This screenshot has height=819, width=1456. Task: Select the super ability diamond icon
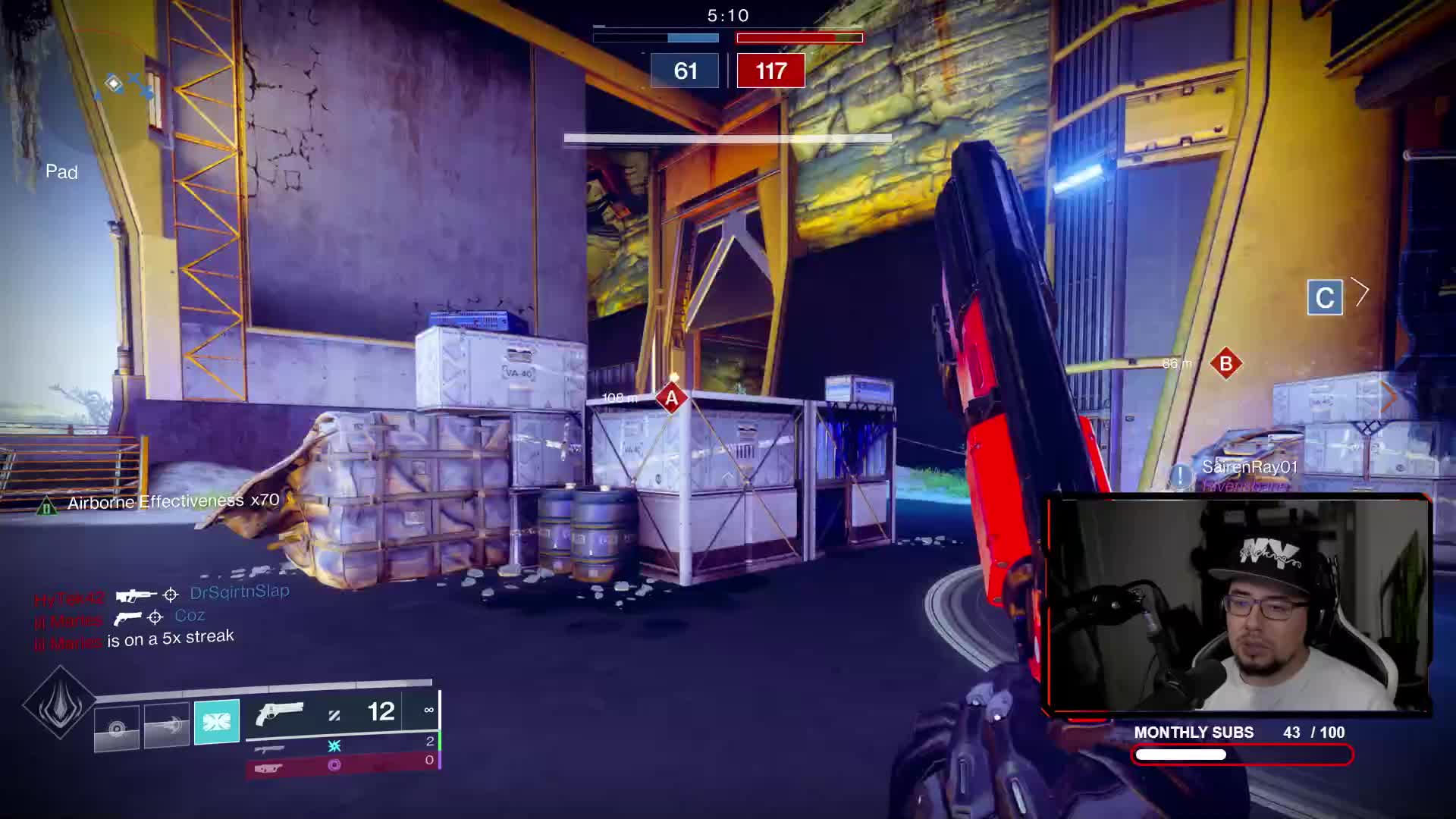click(59, 703)
